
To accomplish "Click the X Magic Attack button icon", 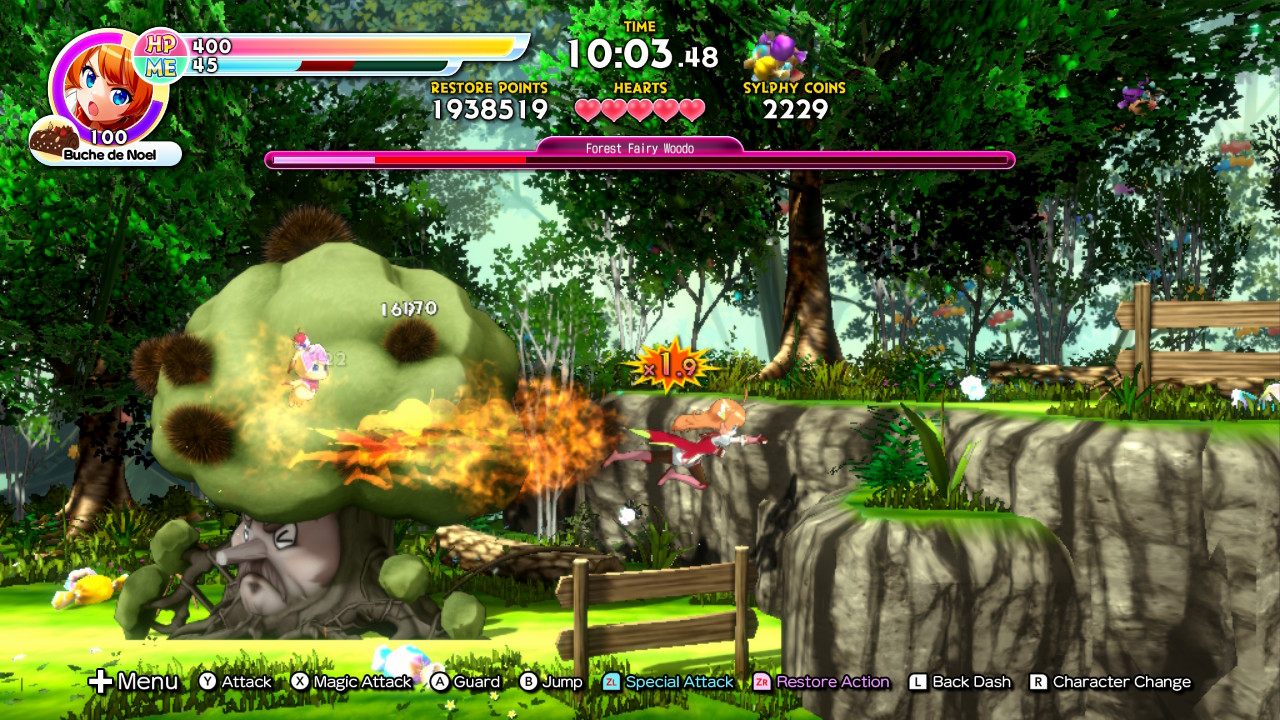I will coord(300,681).
